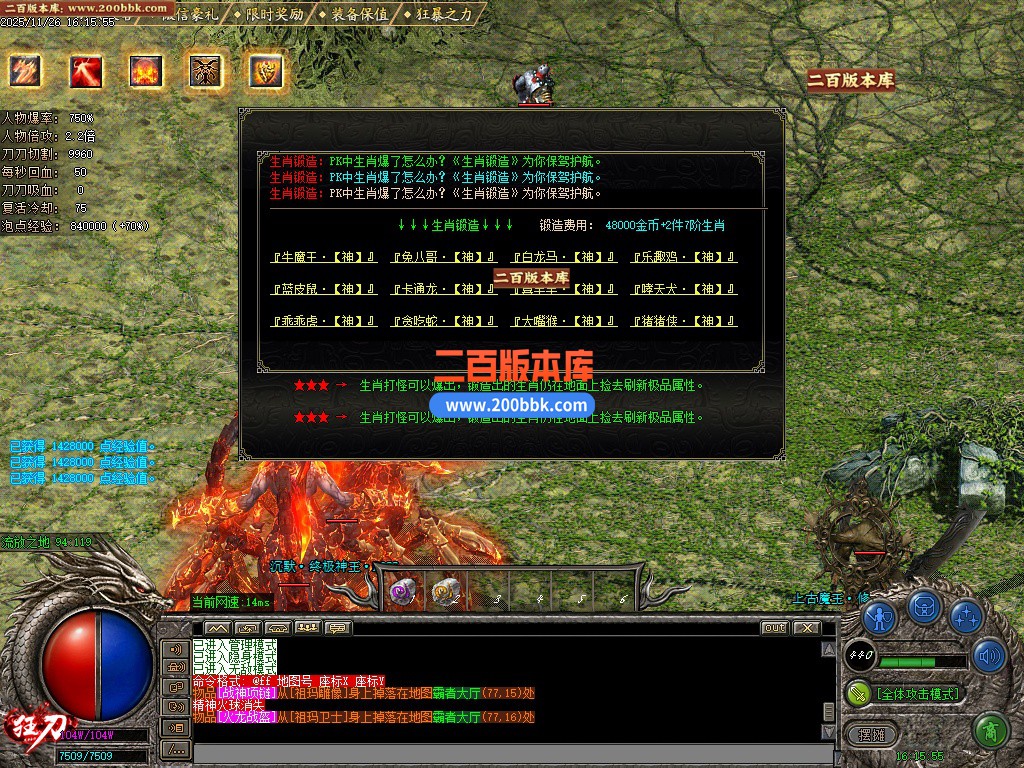Close the chat window with X button
The height and width of the screenshot is (768, 1024).
[806, 628]
